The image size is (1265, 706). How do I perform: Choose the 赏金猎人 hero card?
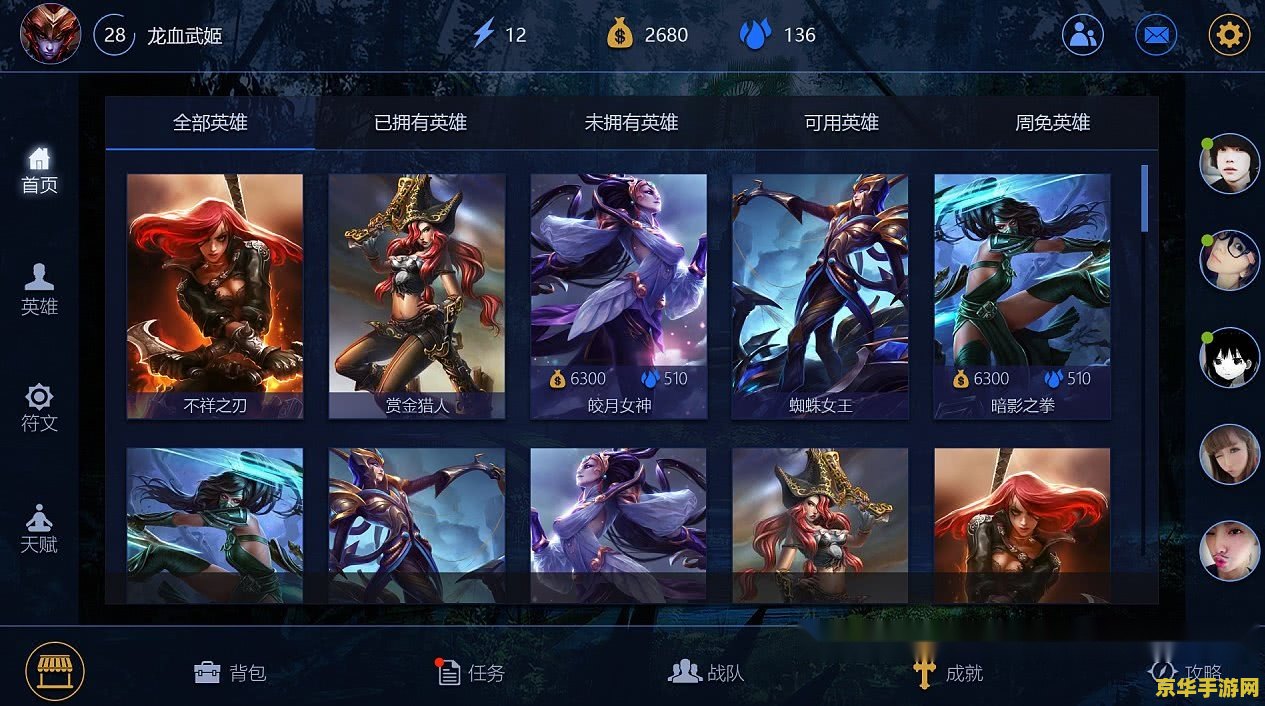(417, 295)
